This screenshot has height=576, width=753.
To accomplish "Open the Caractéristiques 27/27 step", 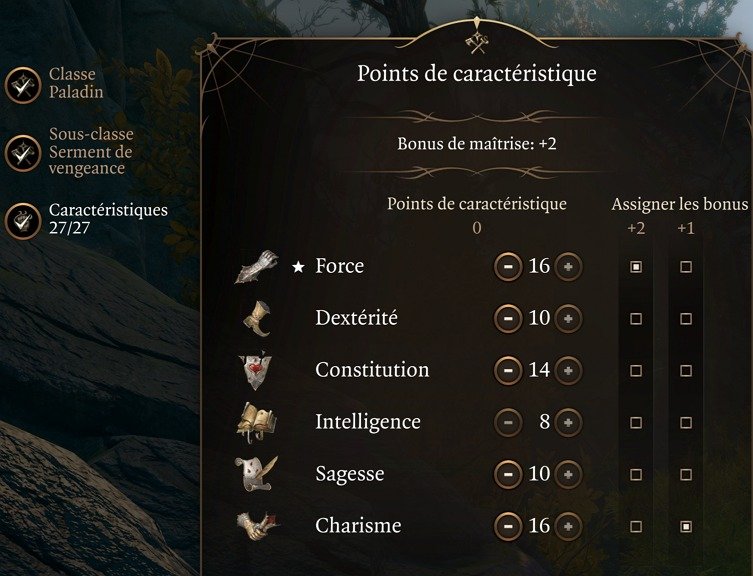I will tap(22, 220).
